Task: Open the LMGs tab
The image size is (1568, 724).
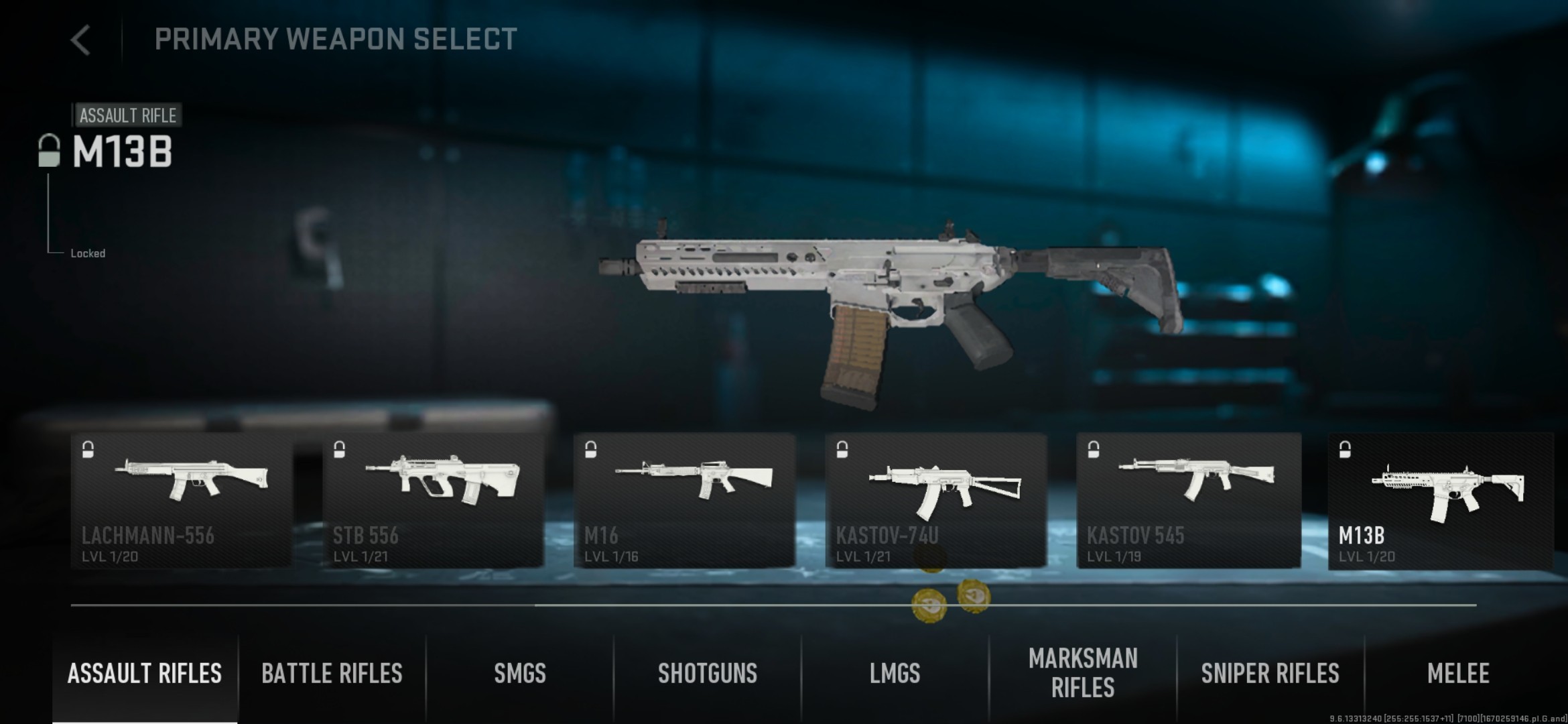Action: point(895,674)
